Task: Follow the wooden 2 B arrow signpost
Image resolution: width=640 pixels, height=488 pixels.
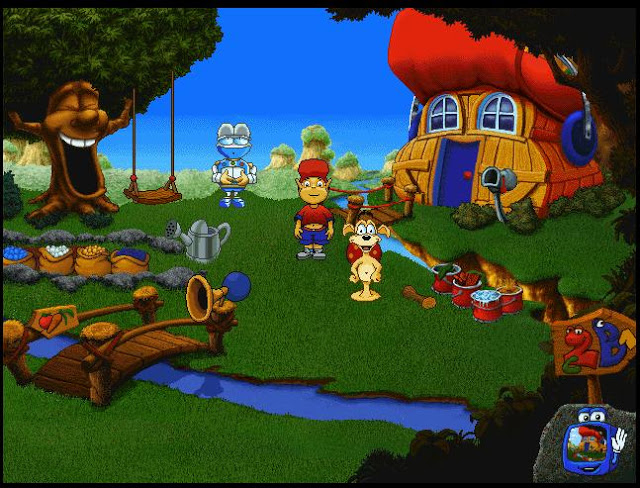Action: click(x=592, y=347)
